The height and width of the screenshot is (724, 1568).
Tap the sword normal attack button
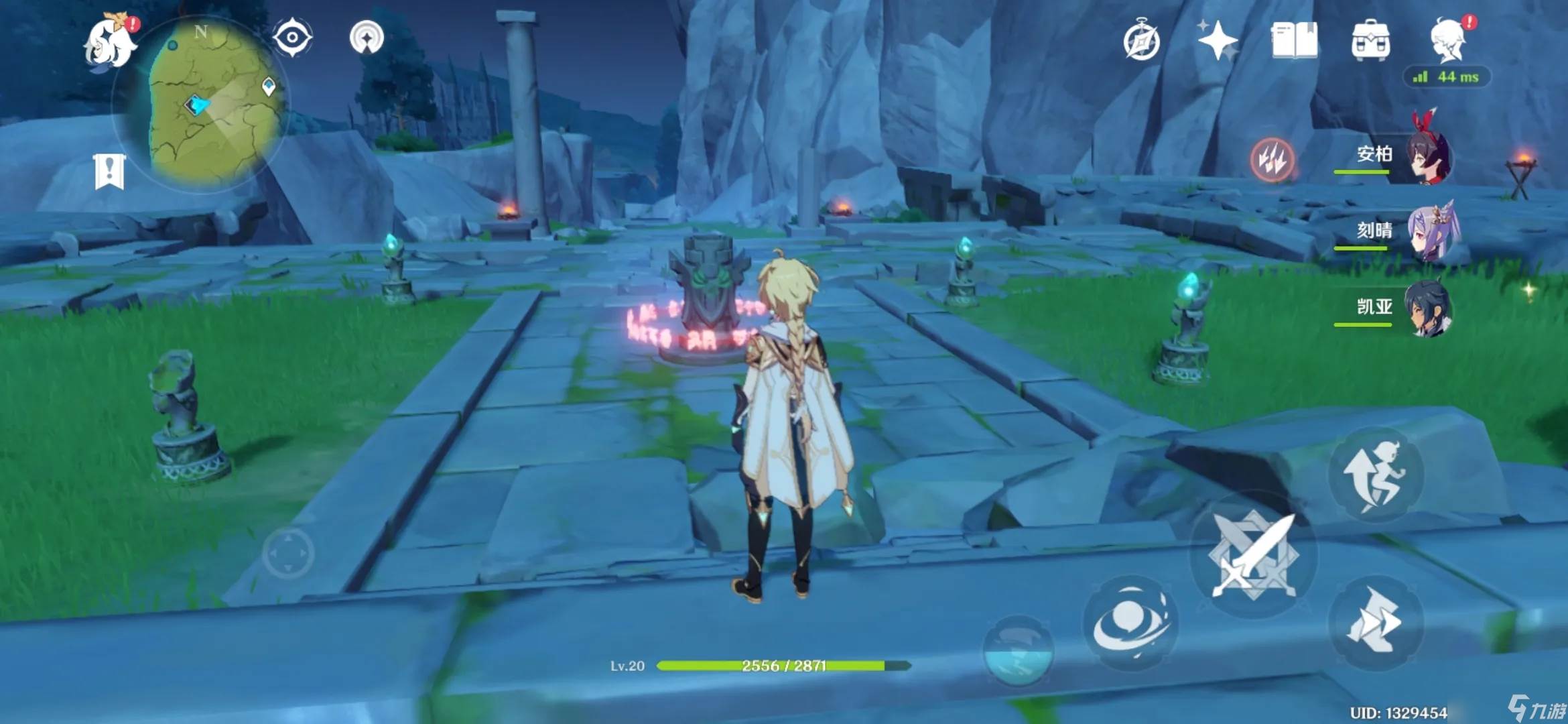click(x=1253, y=555)
